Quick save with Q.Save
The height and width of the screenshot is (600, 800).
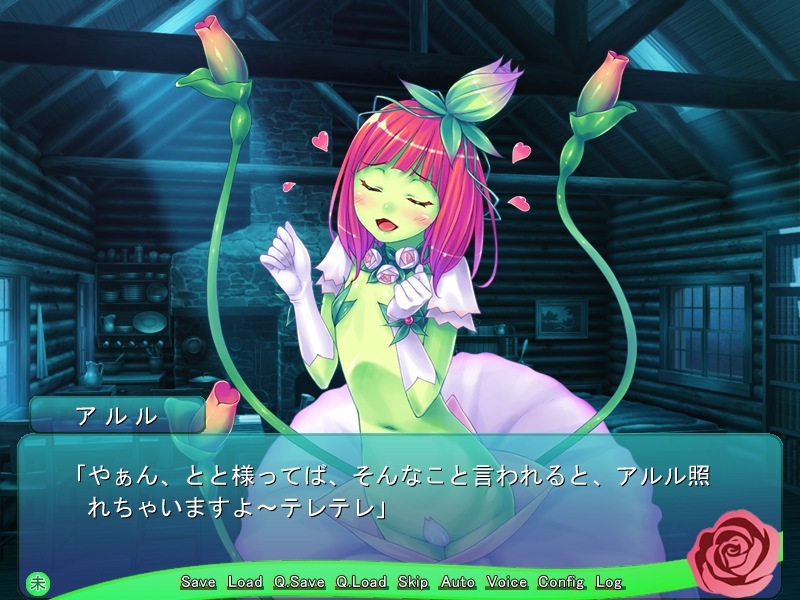click(x=299, y=582)
